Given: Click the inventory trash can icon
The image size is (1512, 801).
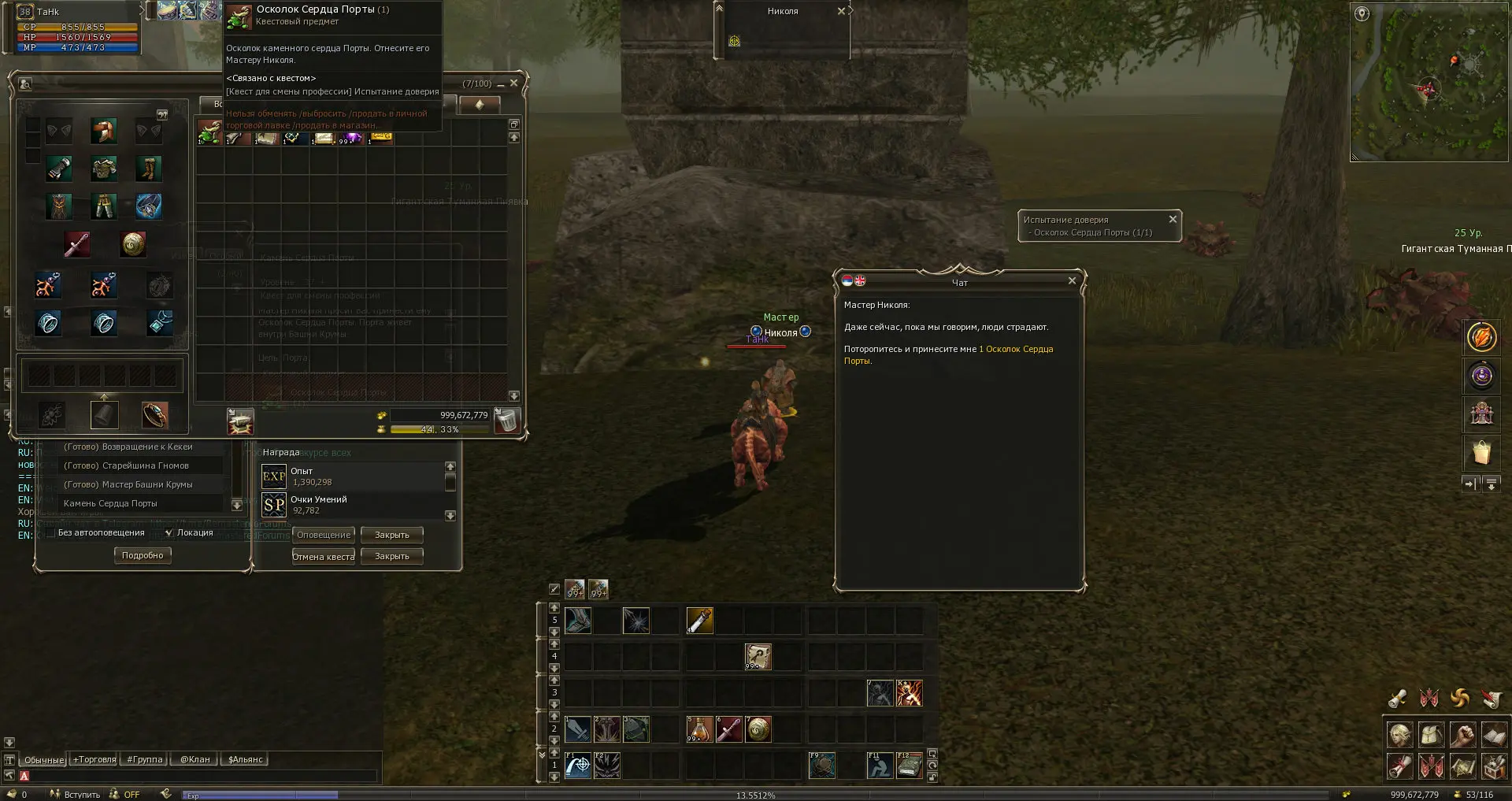Looking at the screenshot, I should (508, 421).
